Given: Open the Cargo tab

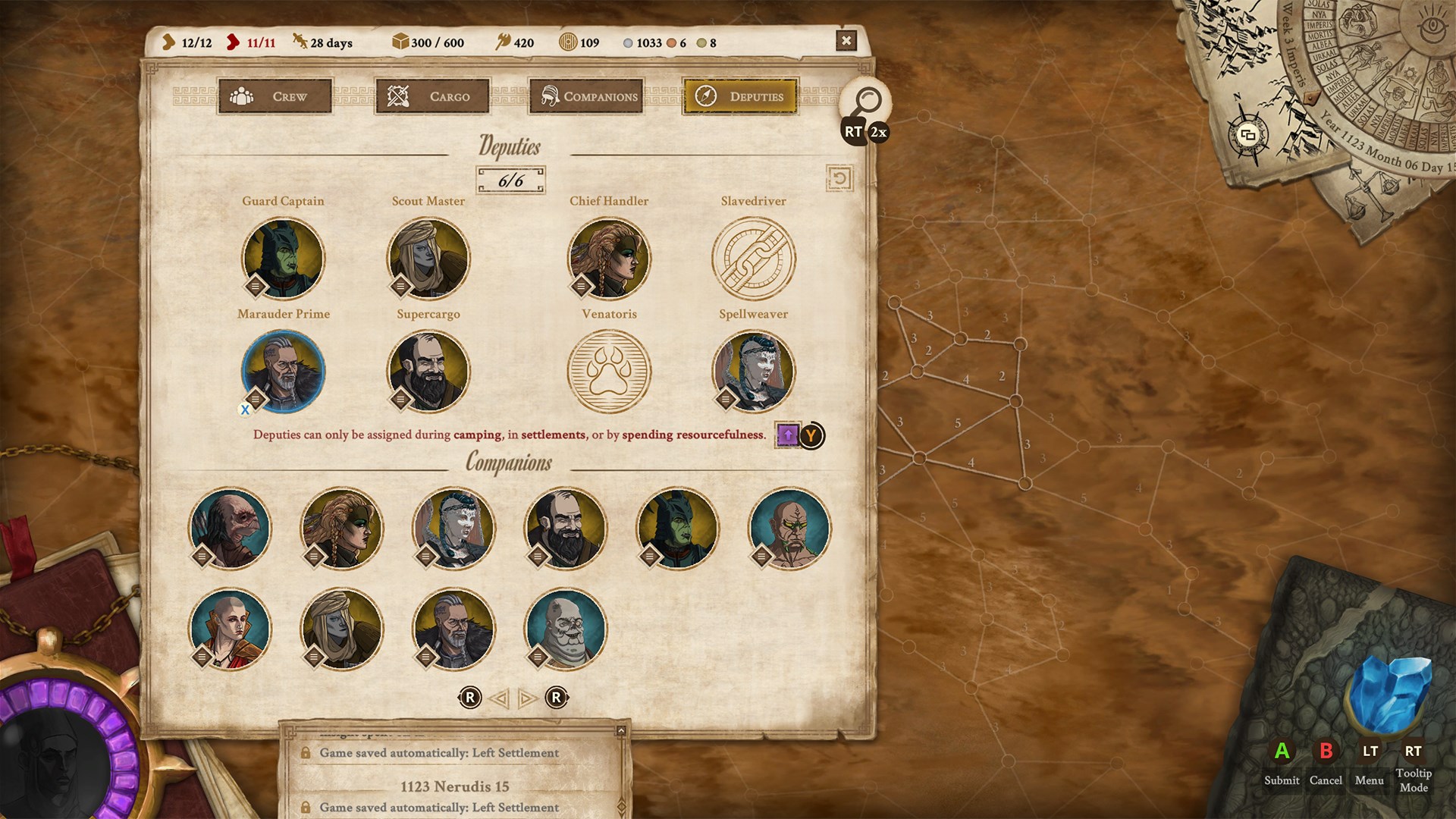Looking at the screenshot, I should click(431, 96).
